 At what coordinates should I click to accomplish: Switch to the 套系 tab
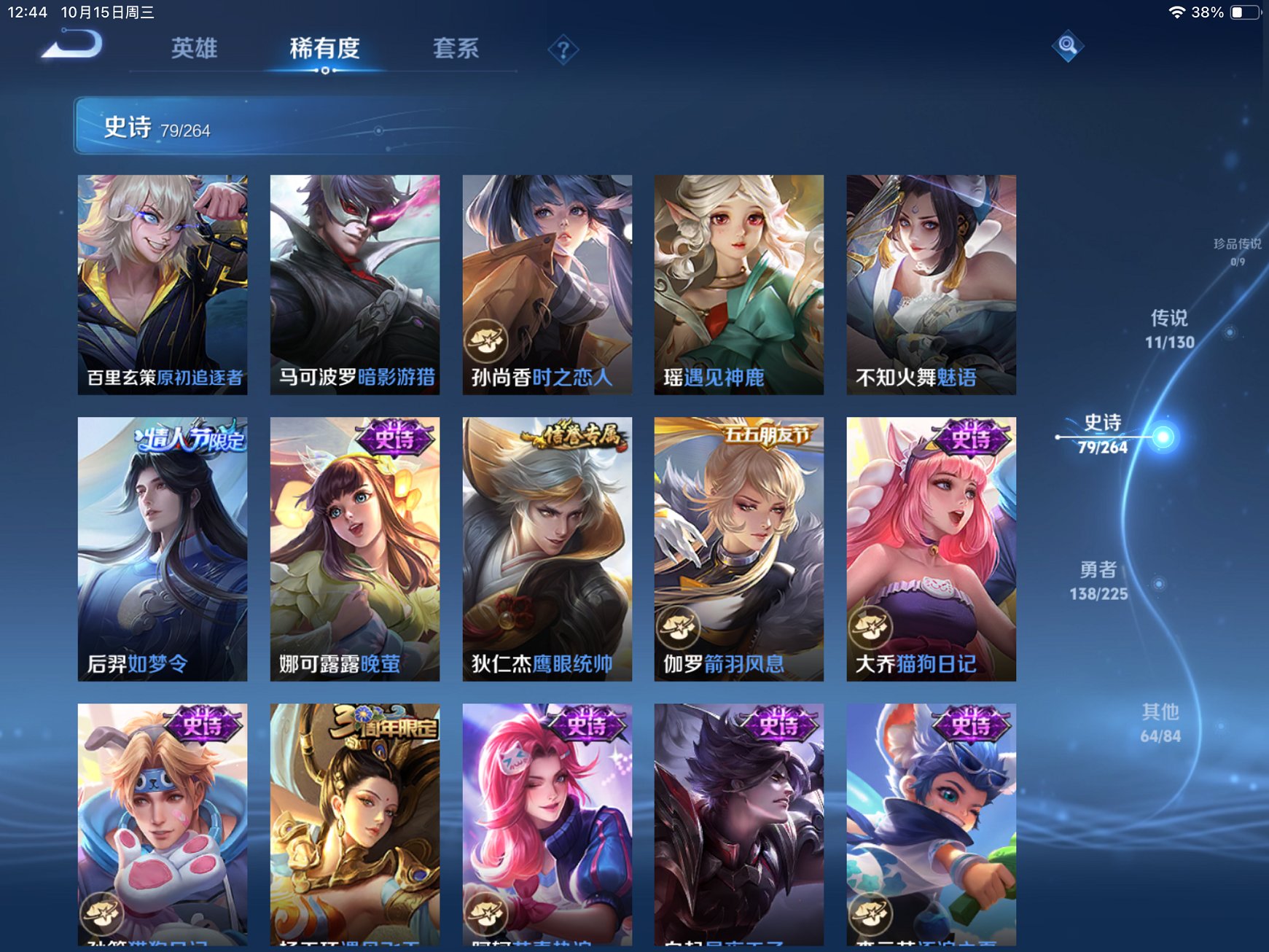(457, 48)
